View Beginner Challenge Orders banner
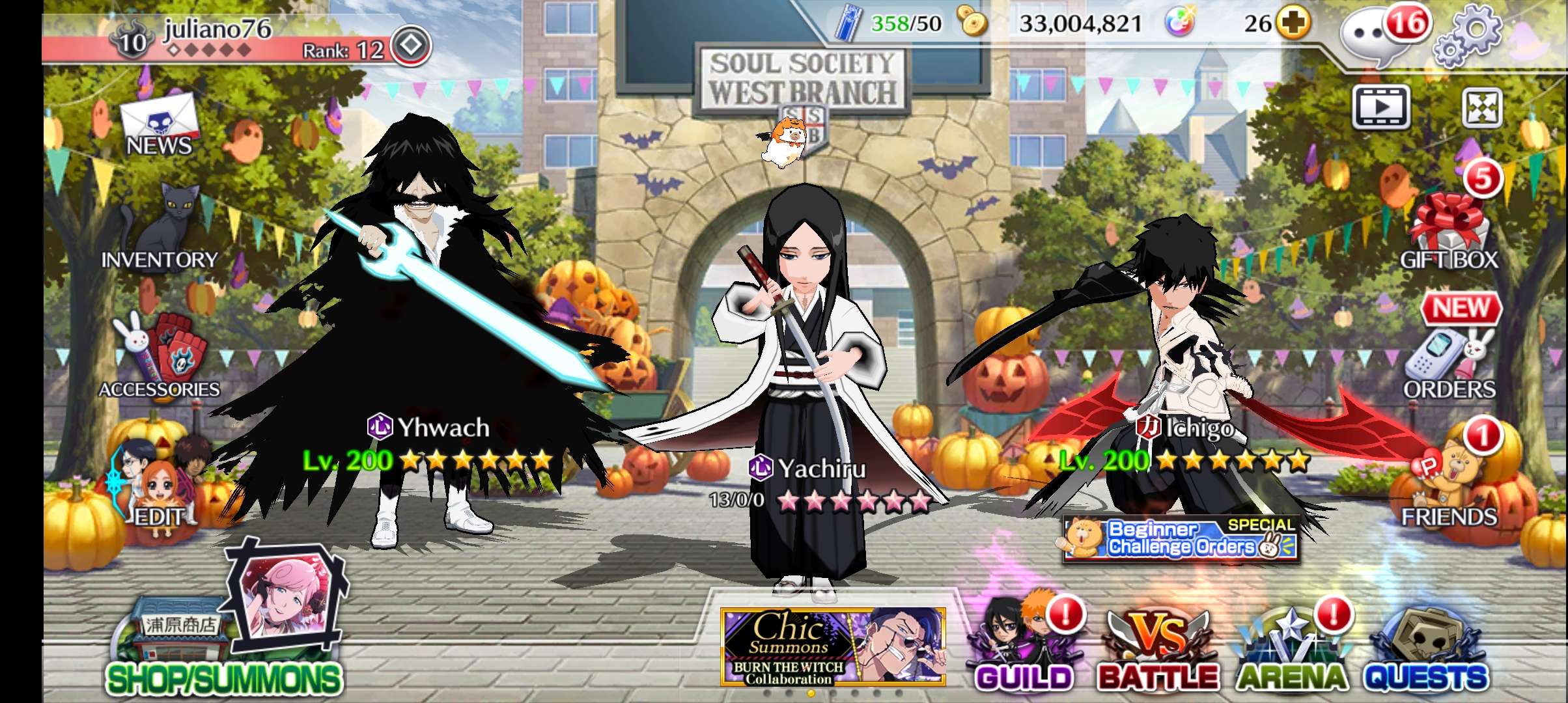The image size is (1568, 703). pyautogui.click(x=1180, y=538)
